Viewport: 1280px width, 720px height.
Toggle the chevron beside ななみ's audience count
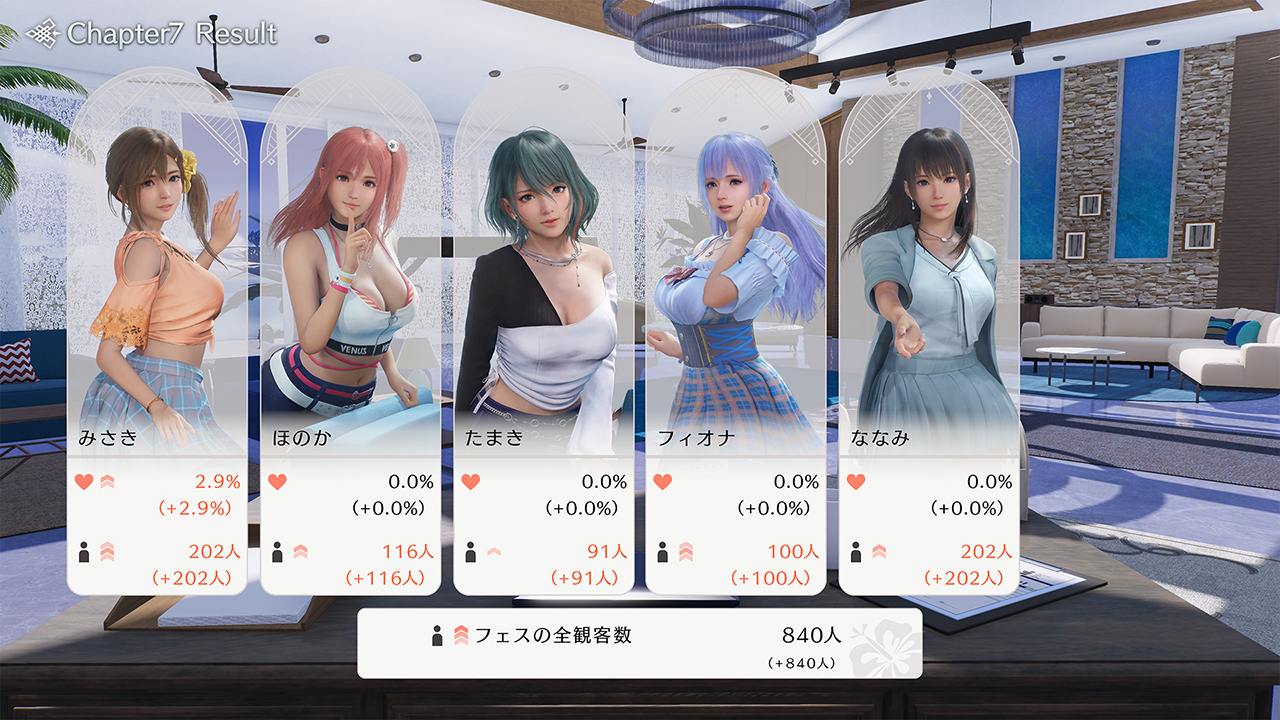(x=877, y=550)
